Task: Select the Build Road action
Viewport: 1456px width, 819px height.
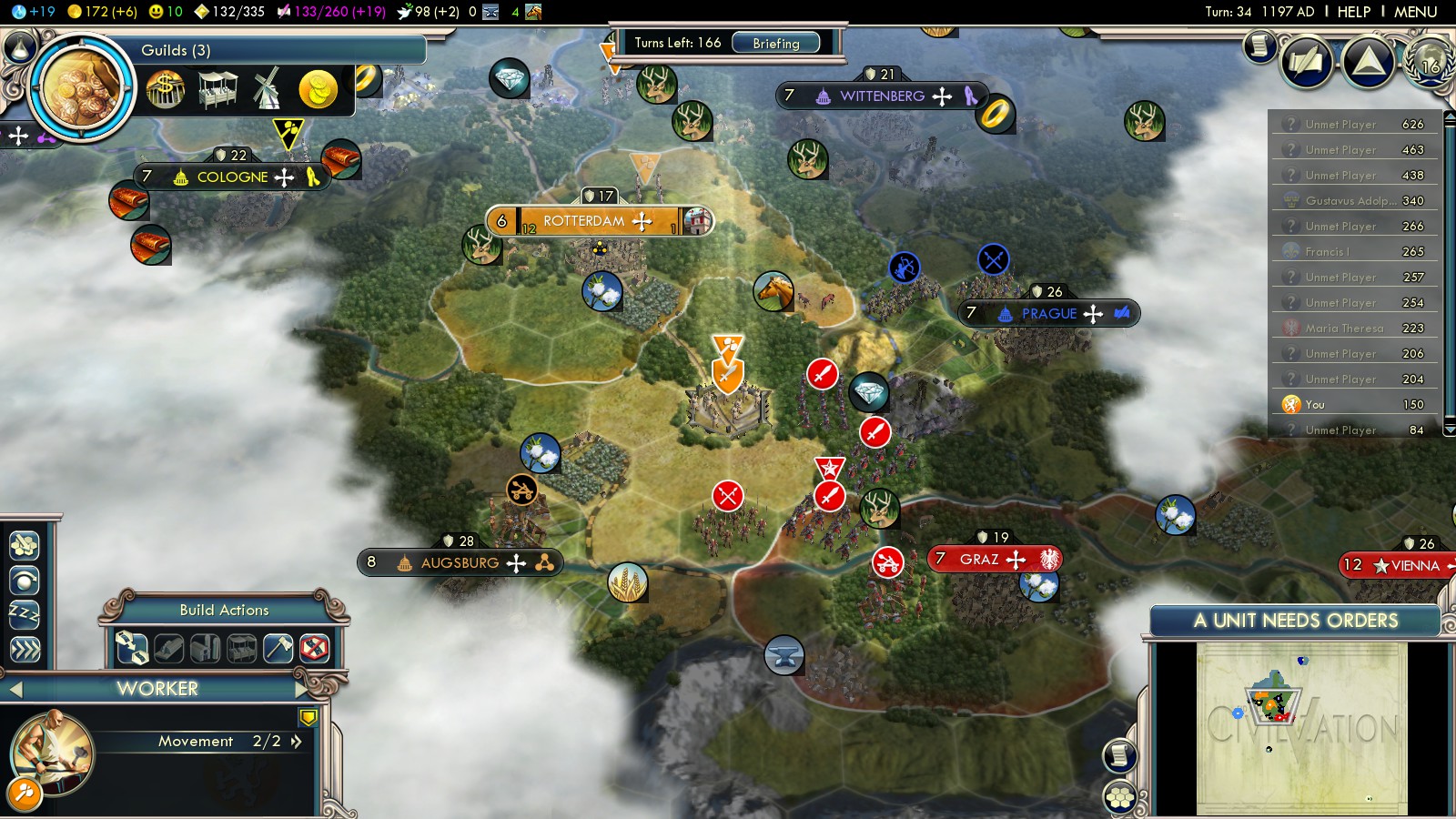Action: pyautogui.click(x=132, y=648)
